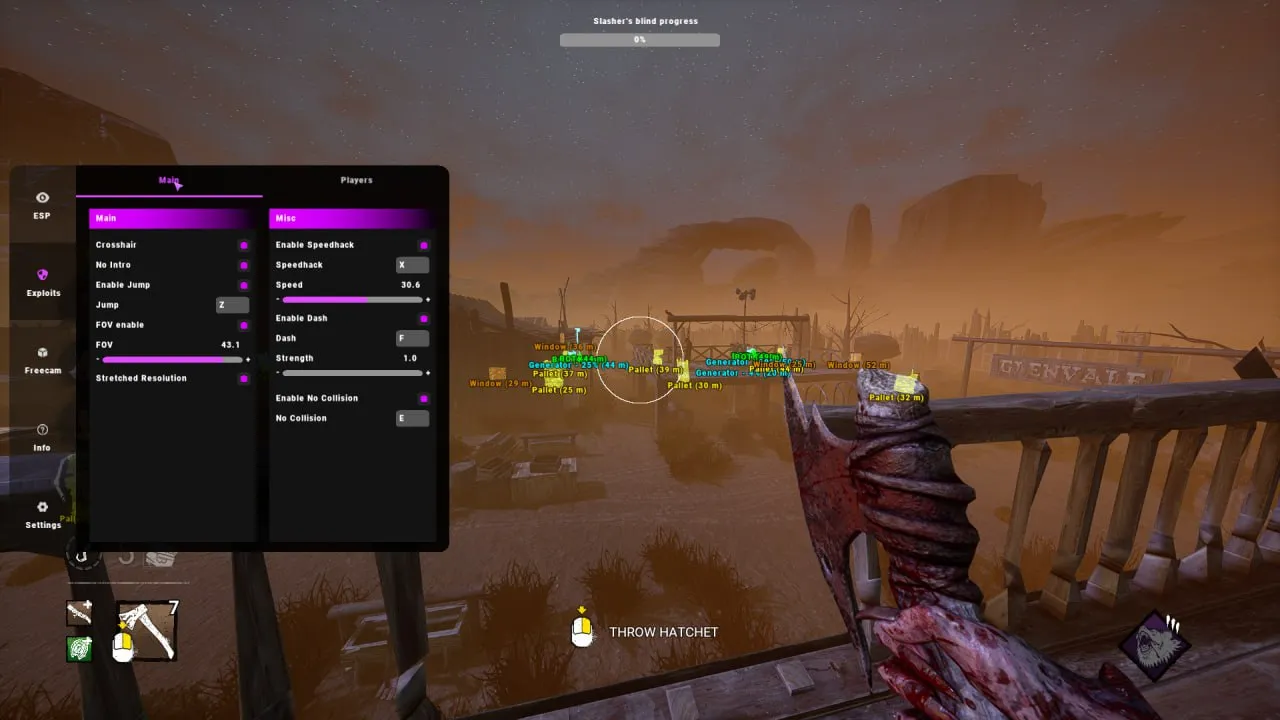Show the Info section
Screen dimensions: 1280x720
pyautogui.click(x=42, y=437)
